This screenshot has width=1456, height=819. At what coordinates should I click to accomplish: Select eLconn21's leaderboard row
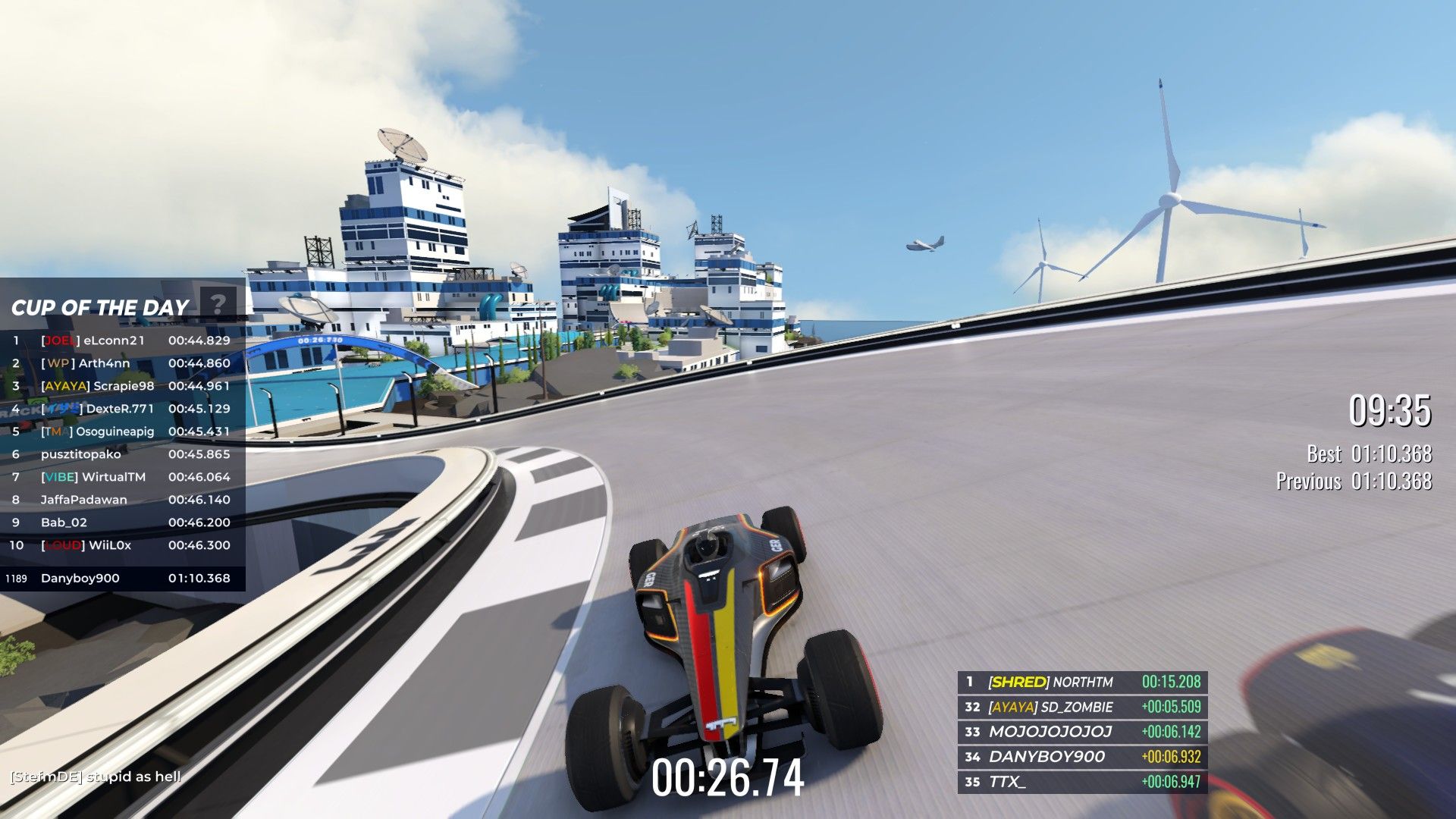[x=121, y=340]
